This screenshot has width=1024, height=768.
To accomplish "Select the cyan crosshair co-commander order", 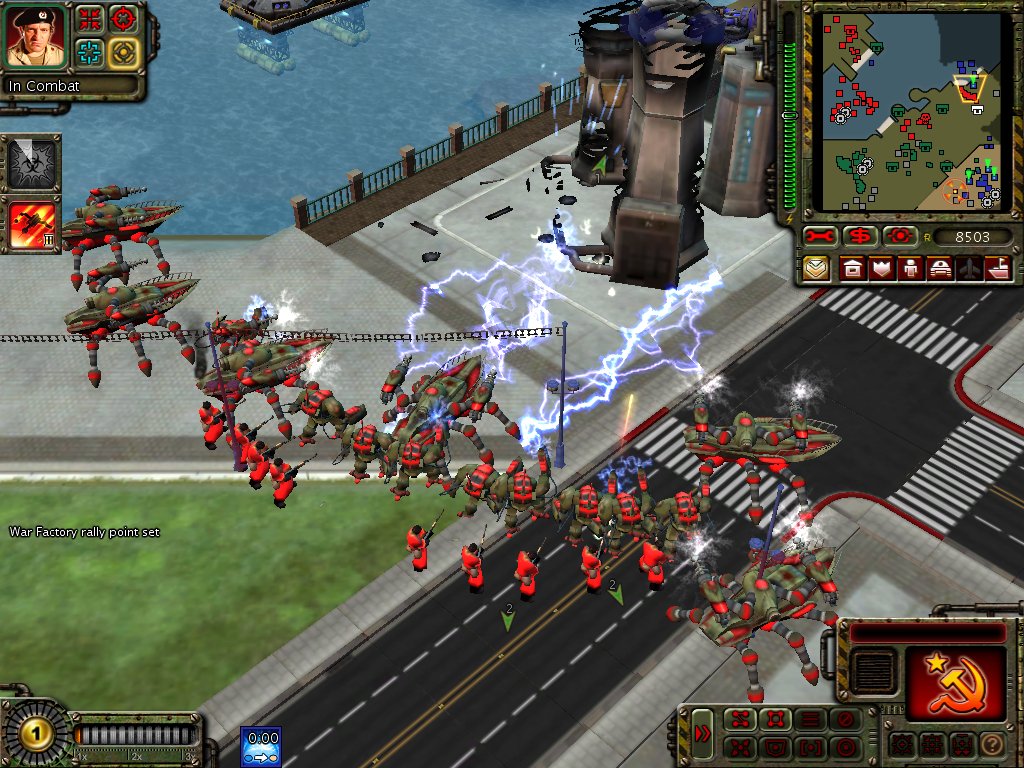I will tap(89, 52).
